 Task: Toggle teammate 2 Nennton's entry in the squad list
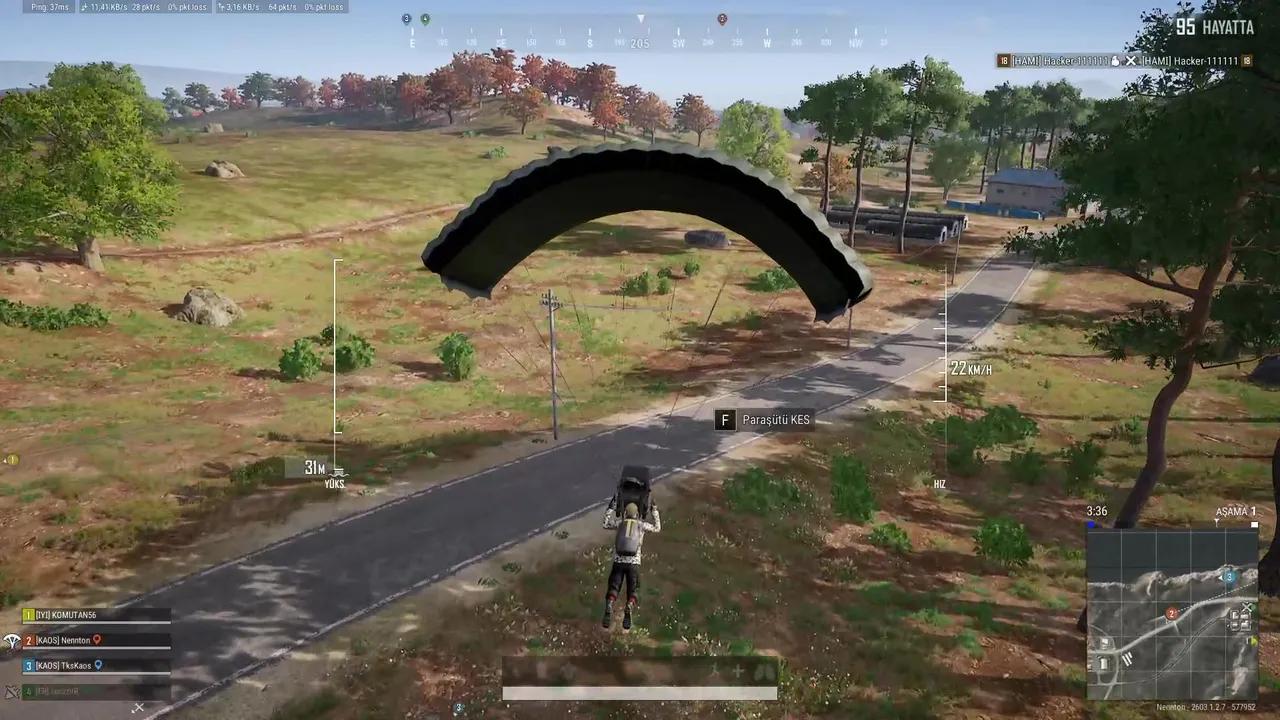60,640
